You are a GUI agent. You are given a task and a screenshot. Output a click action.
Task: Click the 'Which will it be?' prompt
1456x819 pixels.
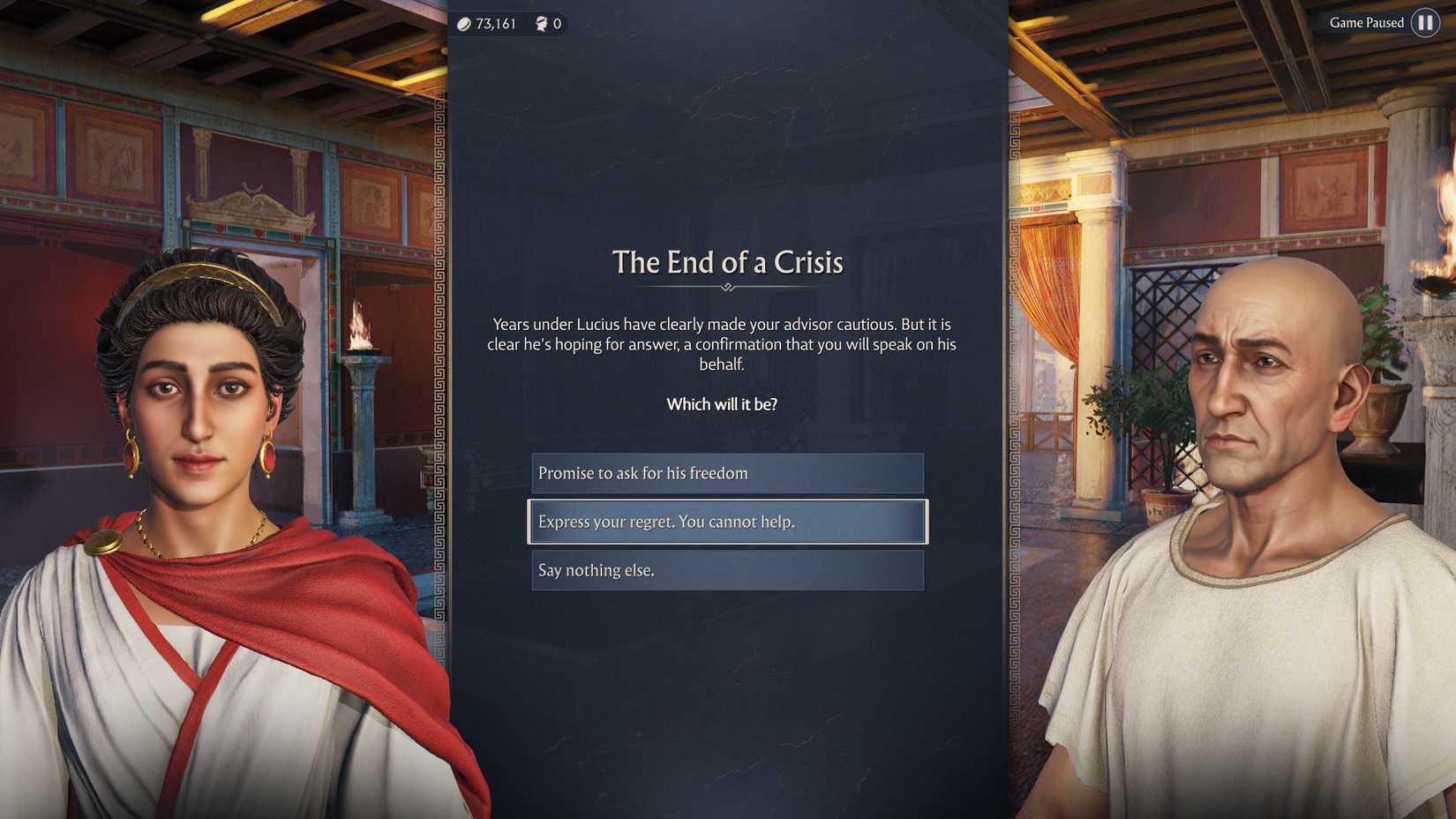click(x=721, y=404)
